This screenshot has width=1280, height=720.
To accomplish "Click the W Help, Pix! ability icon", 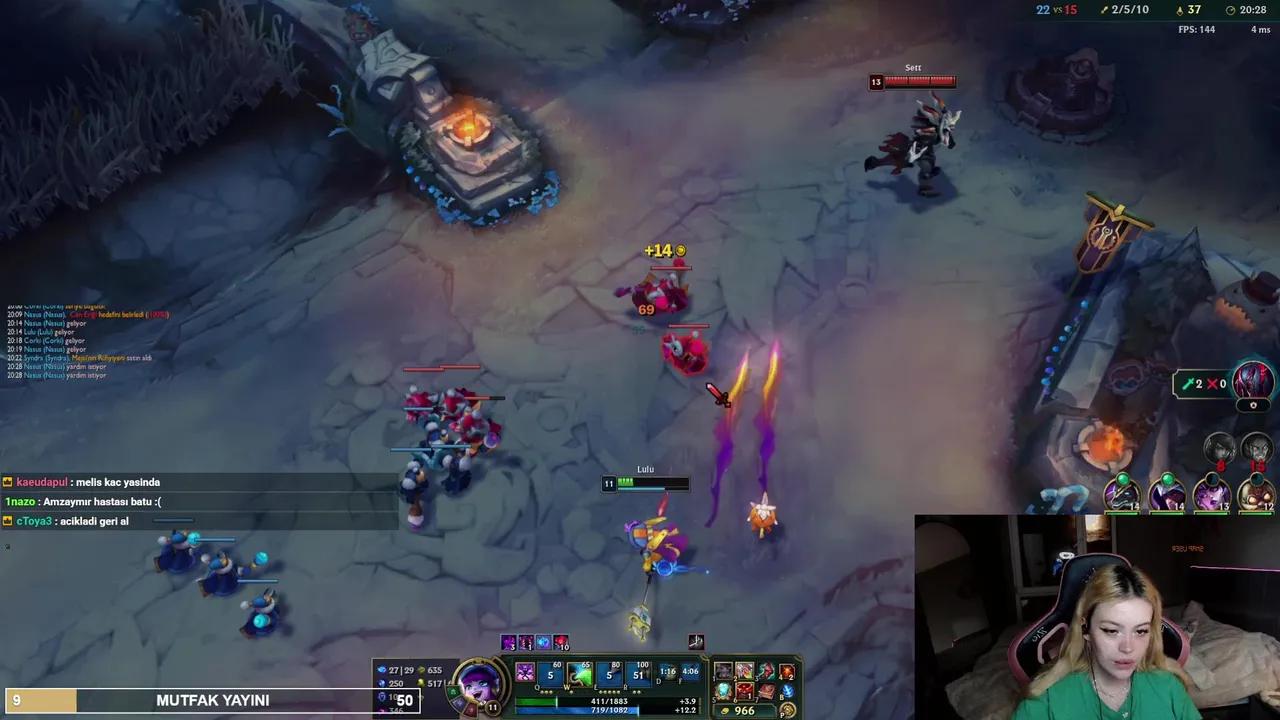I will tap(580, 674).
